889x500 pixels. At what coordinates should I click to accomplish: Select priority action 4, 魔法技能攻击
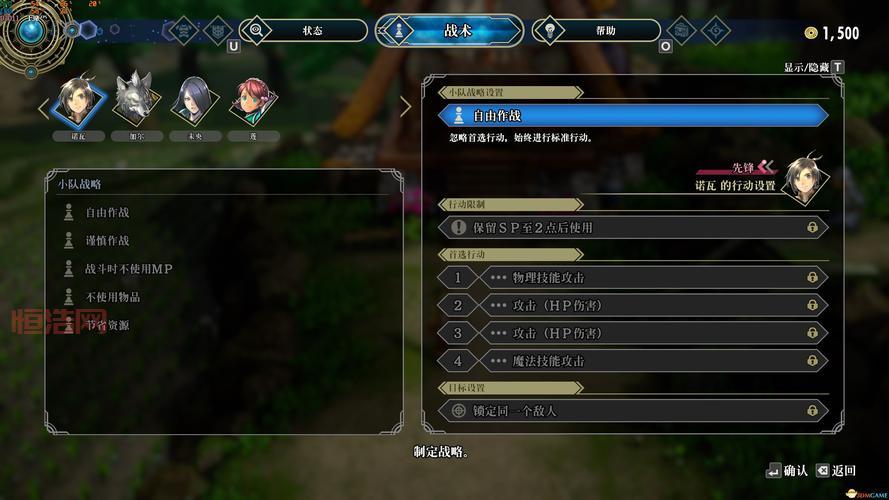(633, 361)
